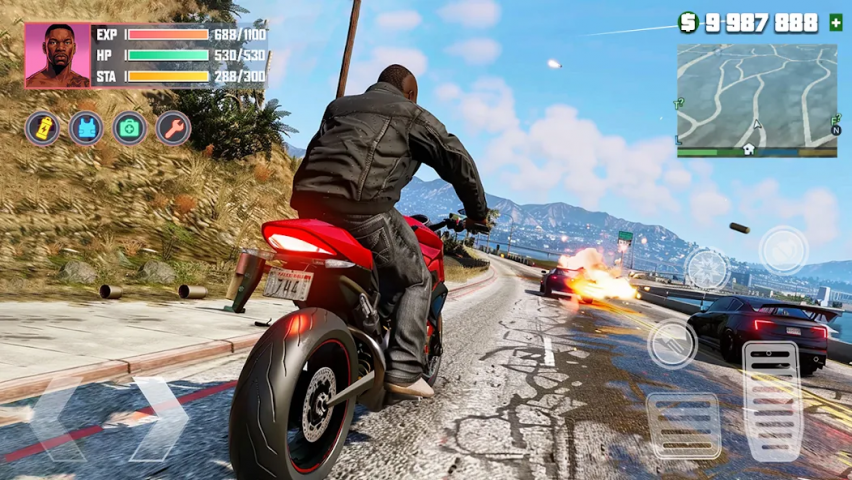Tap the wide brake pedal
The image size is (852, 480).
(684, 424)
